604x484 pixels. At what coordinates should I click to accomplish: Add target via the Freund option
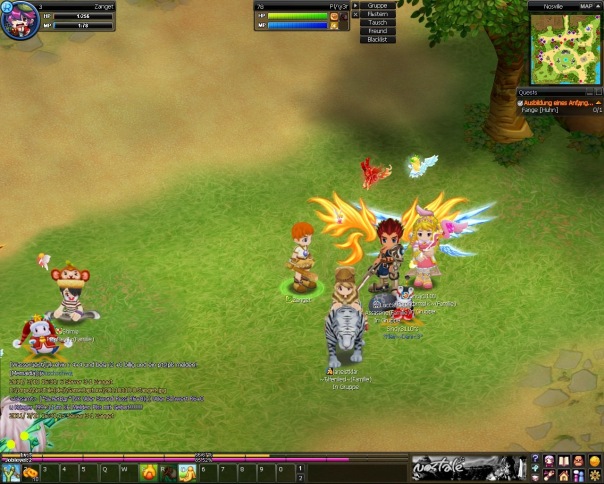coord(377,31)
